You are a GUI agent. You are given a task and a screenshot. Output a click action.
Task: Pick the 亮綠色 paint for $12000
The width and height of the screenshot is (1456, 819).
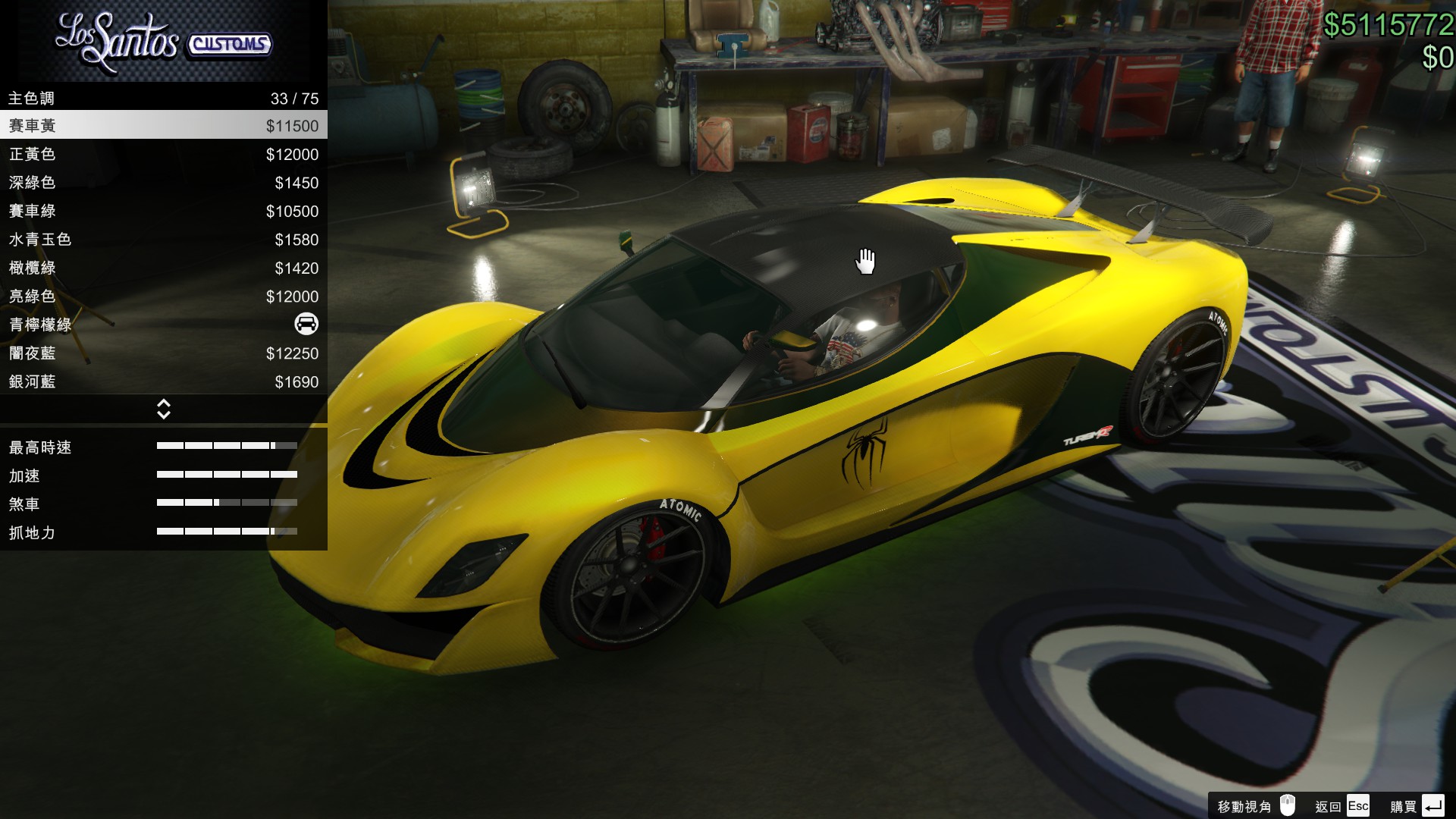click(x=163, y=296)
